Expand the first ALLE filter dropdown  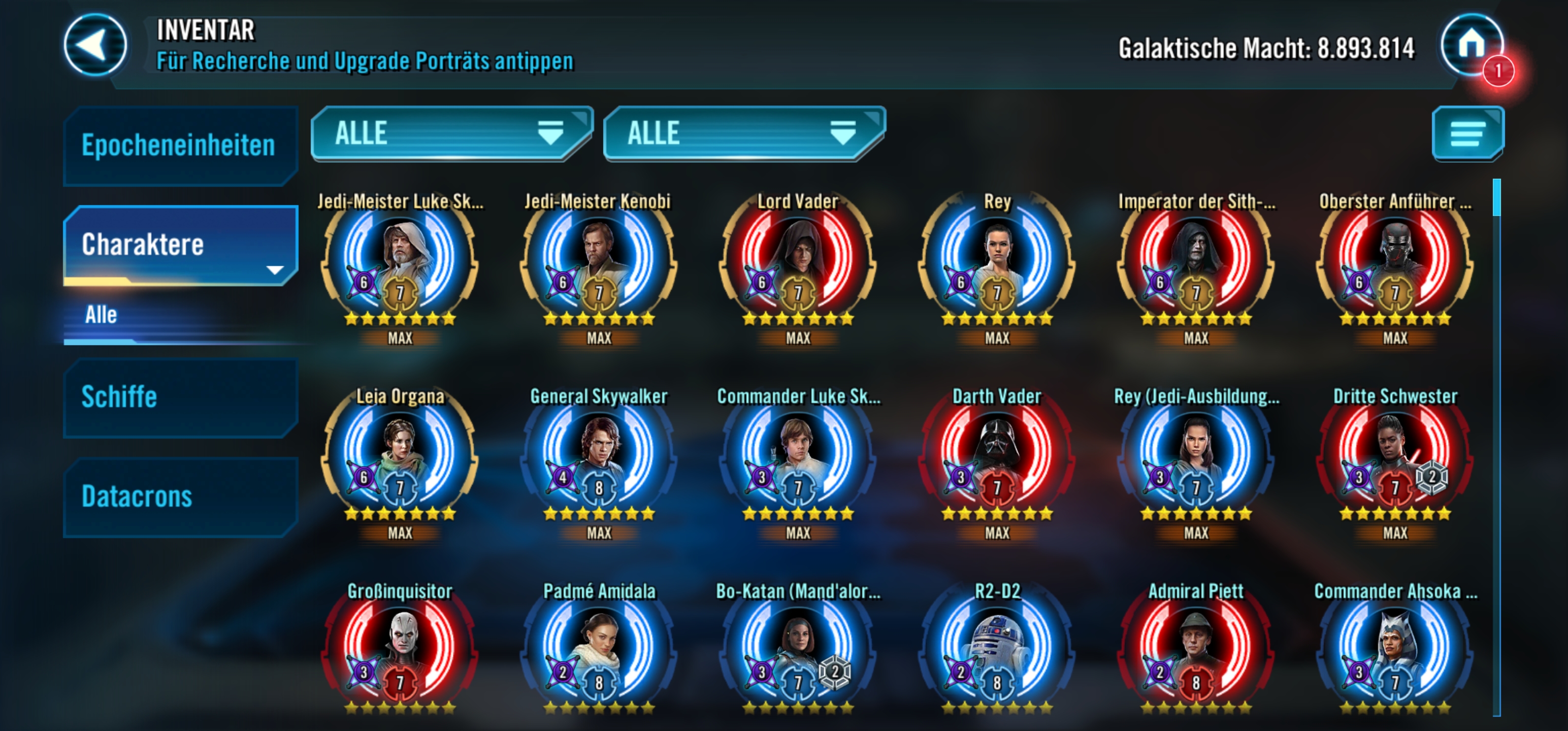click(x=450, y=134)
